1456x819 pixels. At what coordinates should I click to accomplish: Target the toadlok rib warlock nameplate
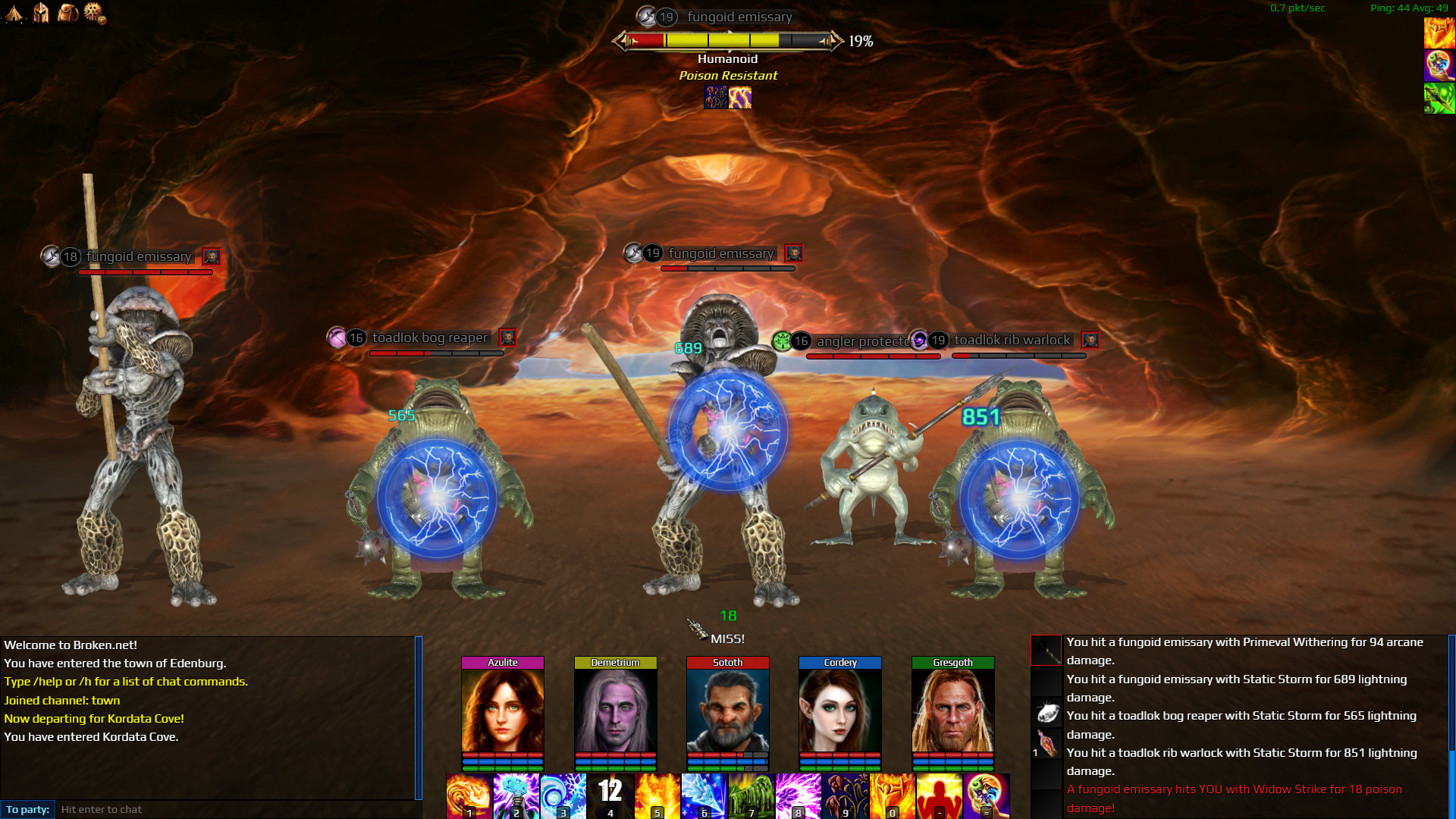[1012, 340]
